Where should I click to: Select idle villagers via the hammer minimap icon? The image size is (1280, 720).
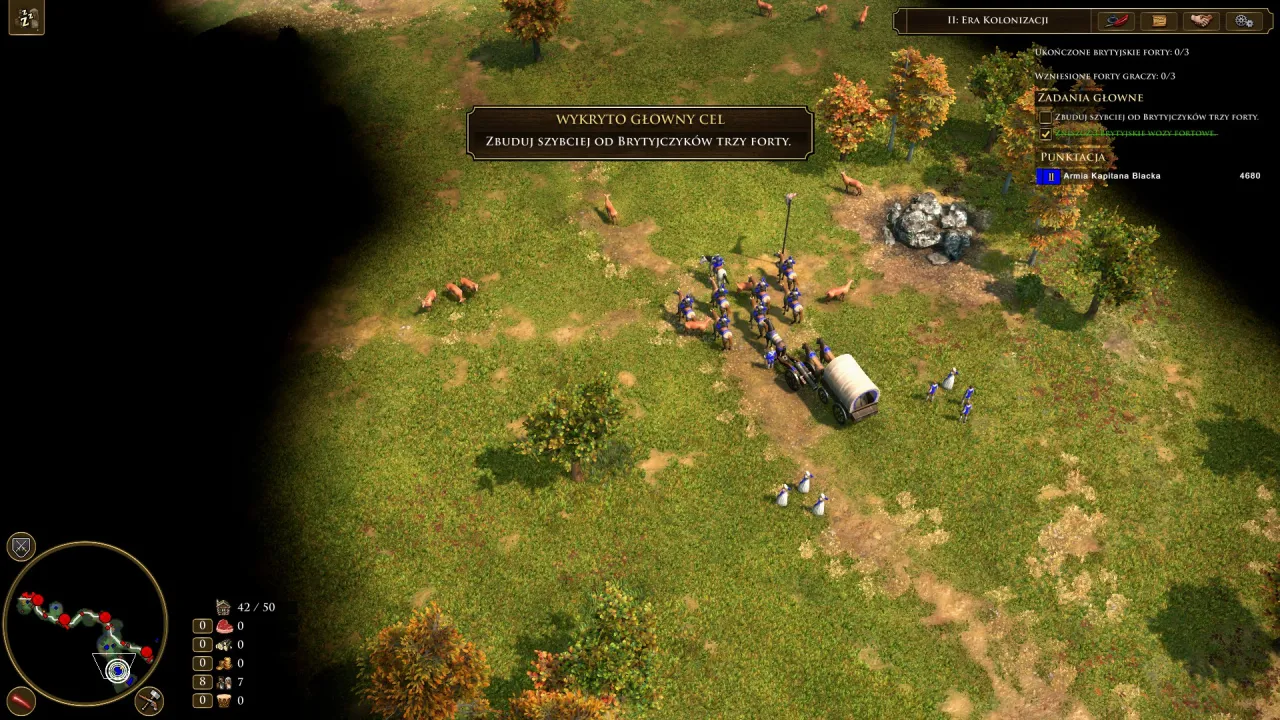click(x=148, y=702)
